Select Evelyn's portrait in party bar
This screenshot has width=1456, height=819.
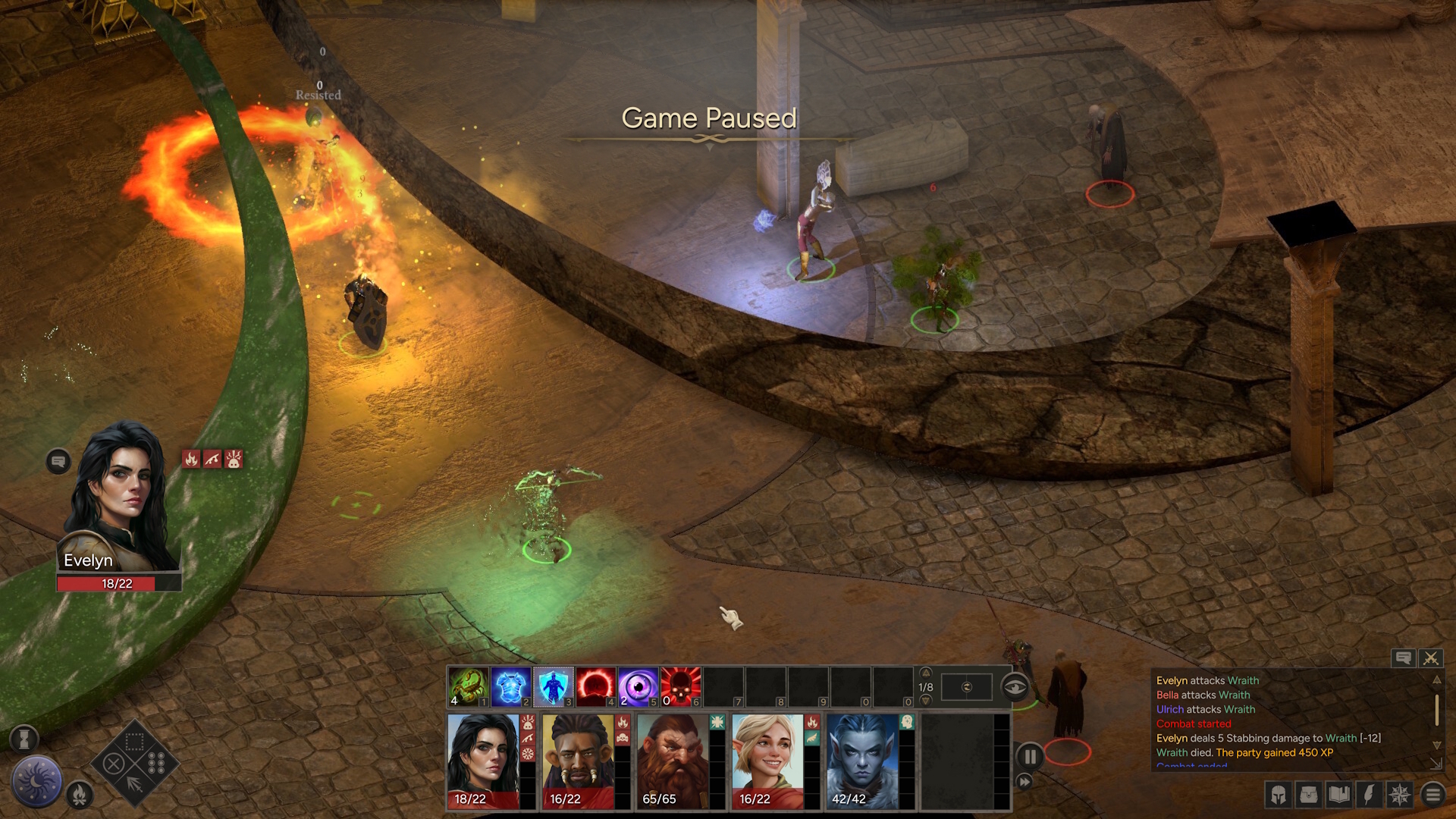[x=483, y=761]
